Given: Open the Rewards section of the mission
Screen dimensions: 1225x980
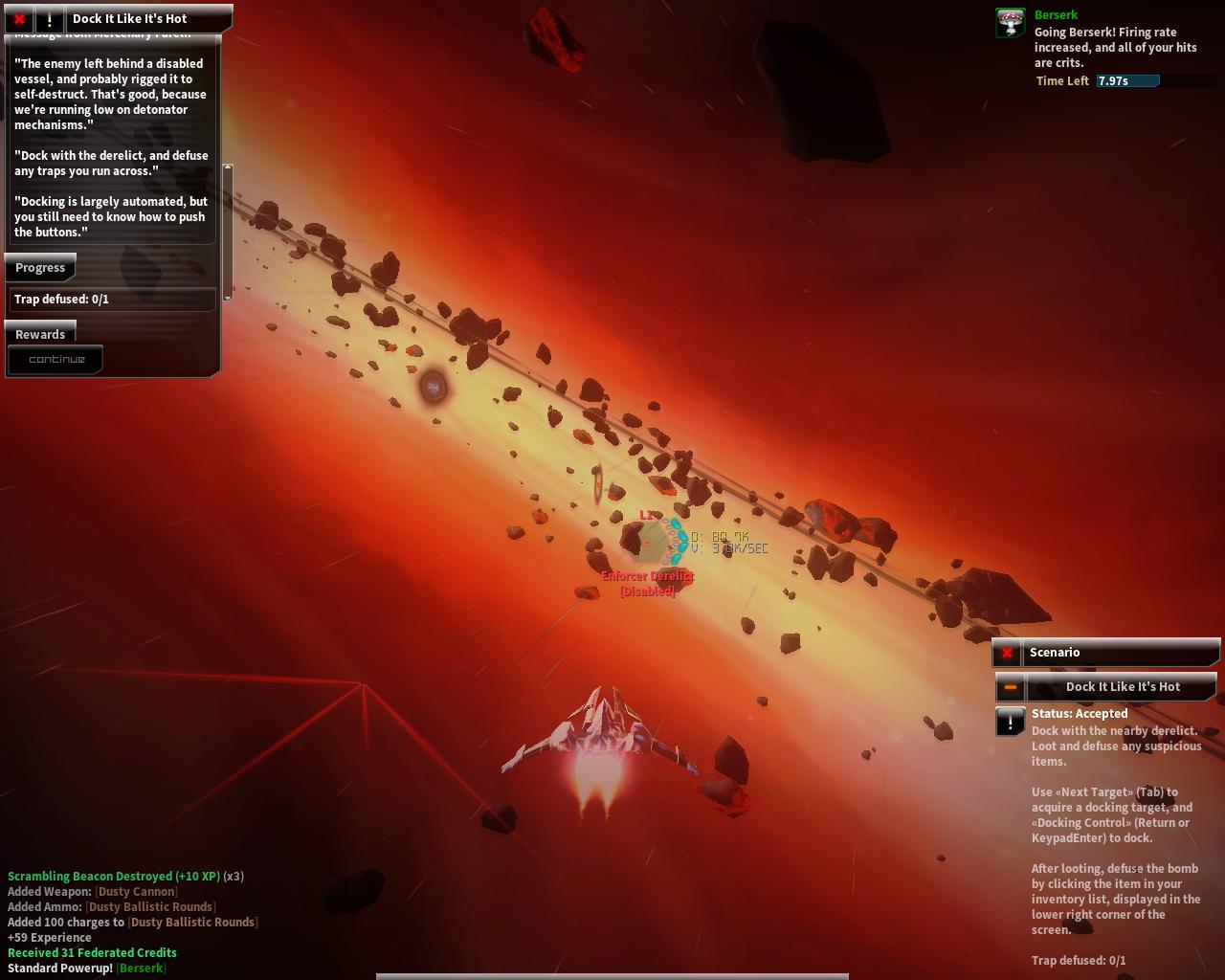Looking at the screenshot, I should 40,334.
